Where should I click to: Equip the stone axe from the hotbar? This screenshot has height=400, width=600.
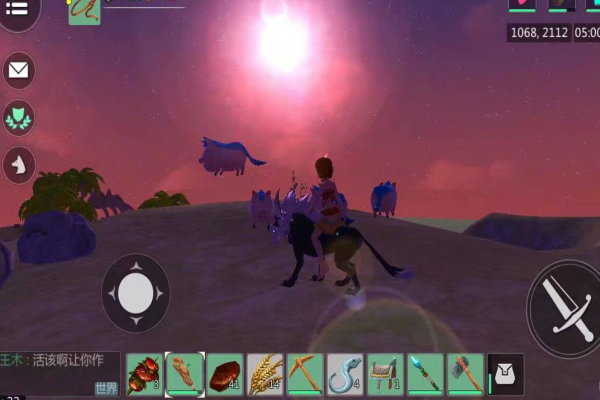click(x=465, y=374)
